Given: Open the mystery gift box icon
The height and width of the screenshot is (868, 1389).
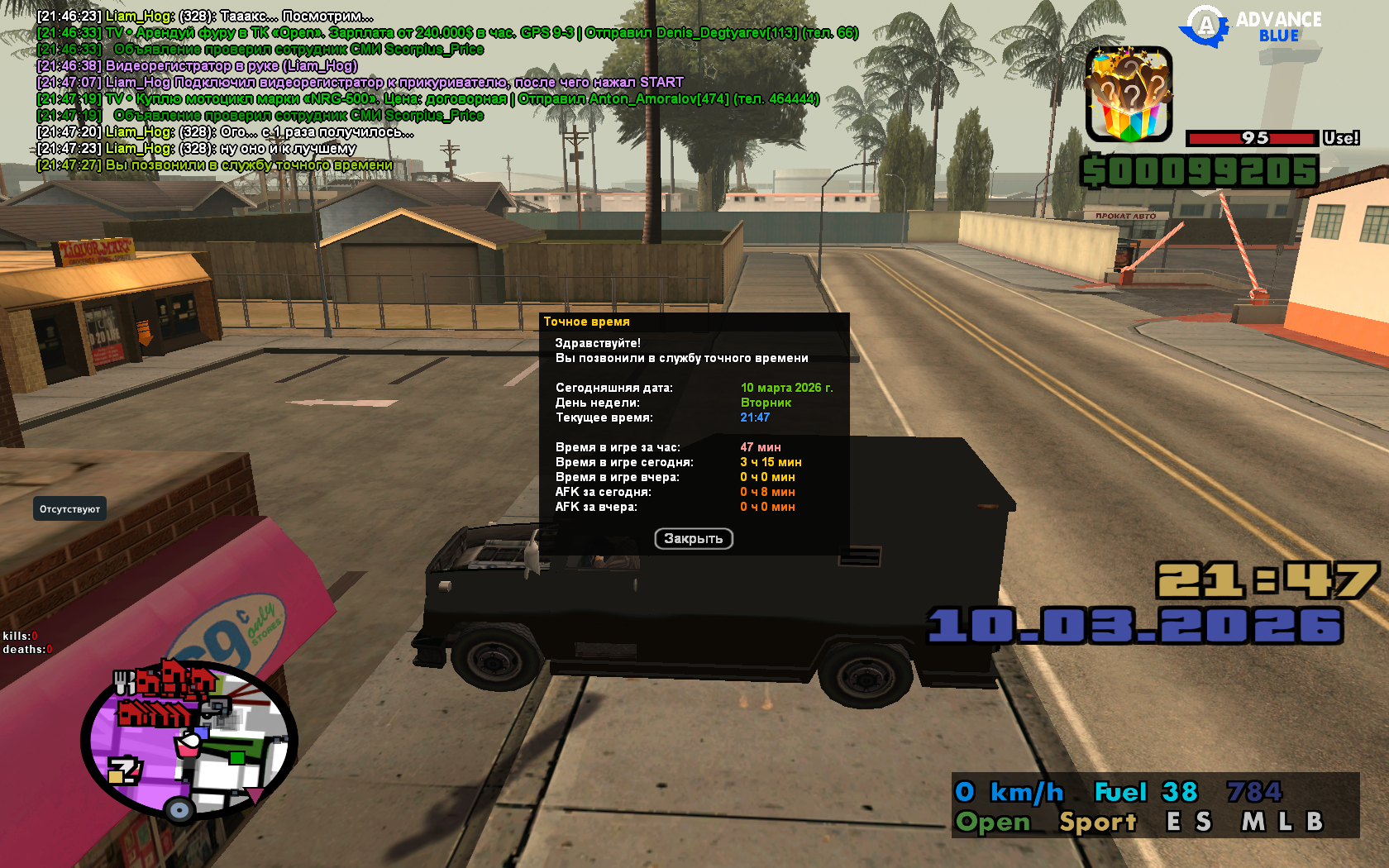Looking at the screenshot, I should click(x=1129, y=94).
